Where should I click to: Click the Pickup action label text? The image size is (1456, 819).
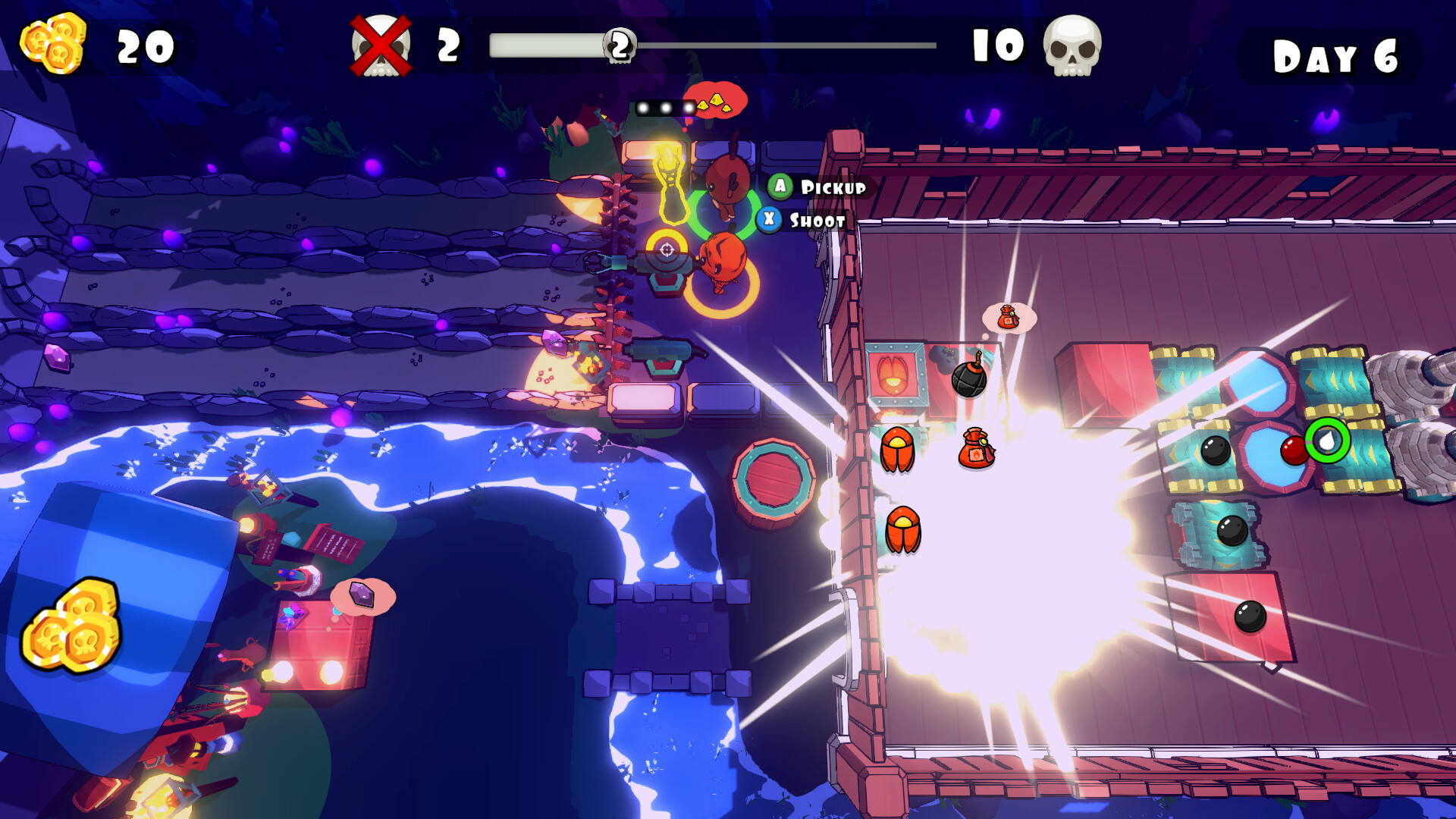coord(832,188)
